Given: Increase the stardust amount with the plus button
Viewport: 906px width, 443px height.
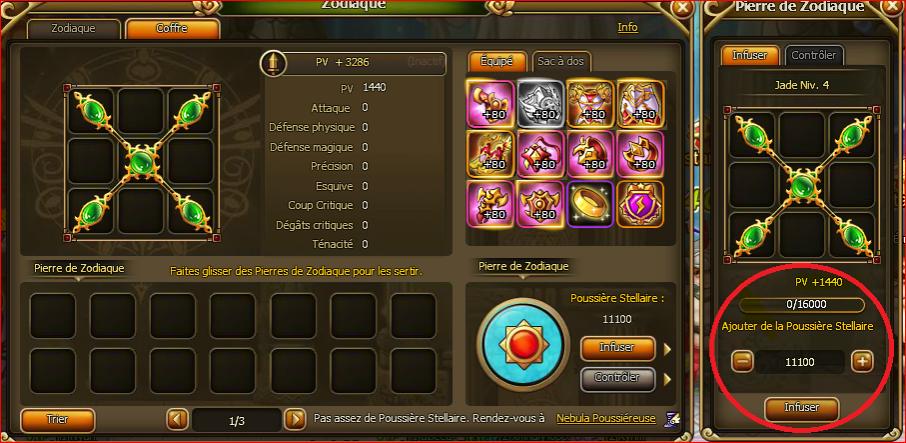Looking at the screenshot, I should click(862, 361).
